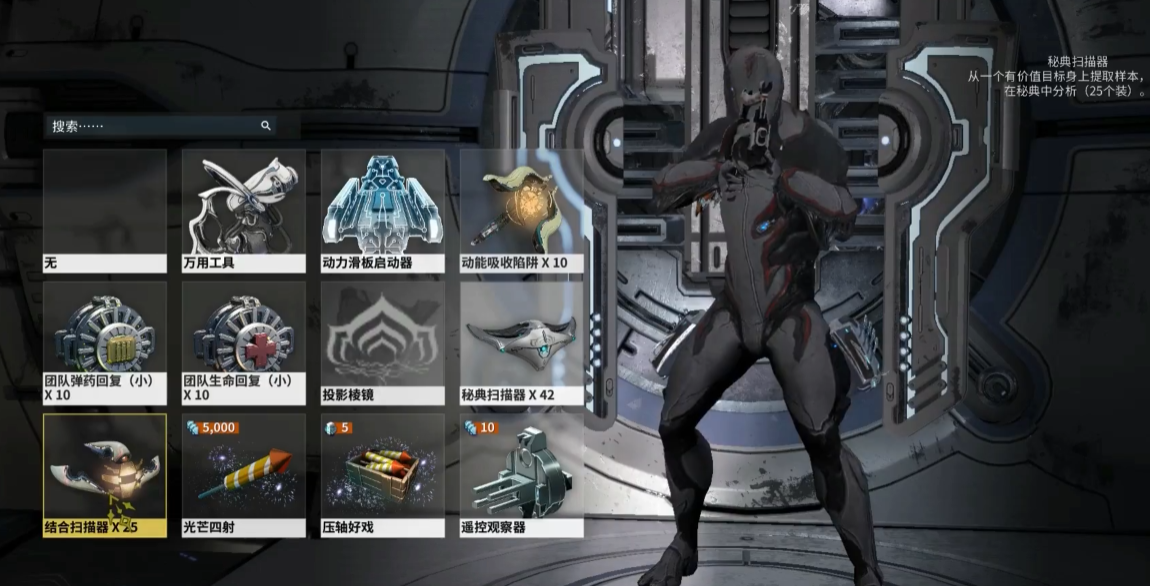Choose the 万用工具 gear item

(244, 211)
